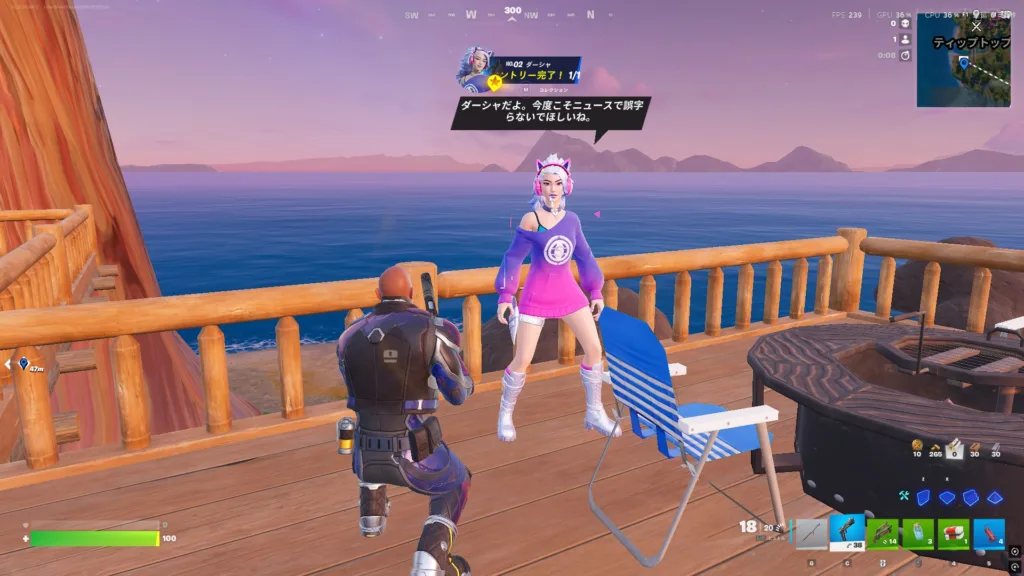1024x576 pixels.
Task: Click the blue quest marker showing 47m
Action: point(24,365)
